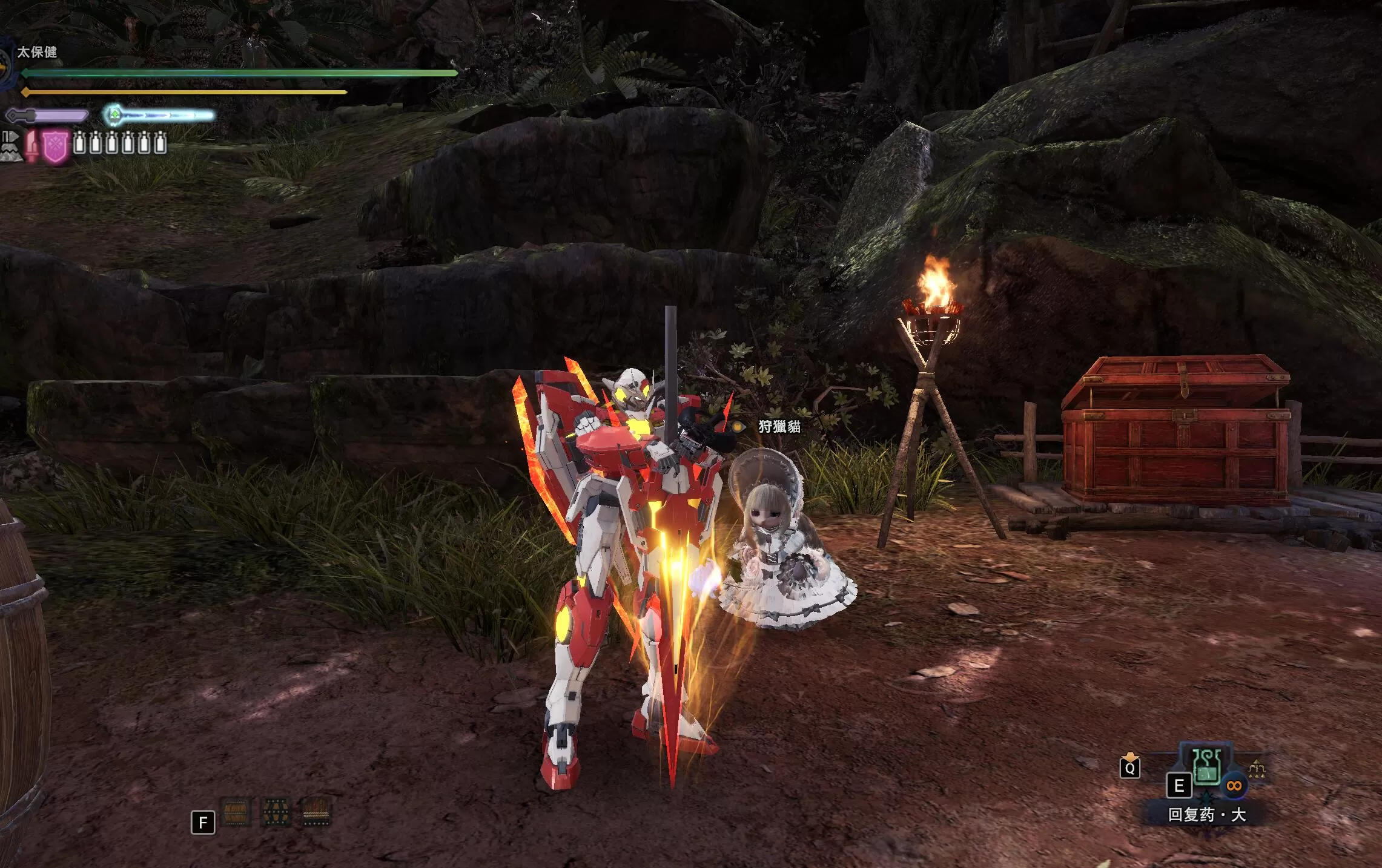Select the plain wooden barrel icon beside F
This screenshot has width=1382, height=868.
point(236,812)
